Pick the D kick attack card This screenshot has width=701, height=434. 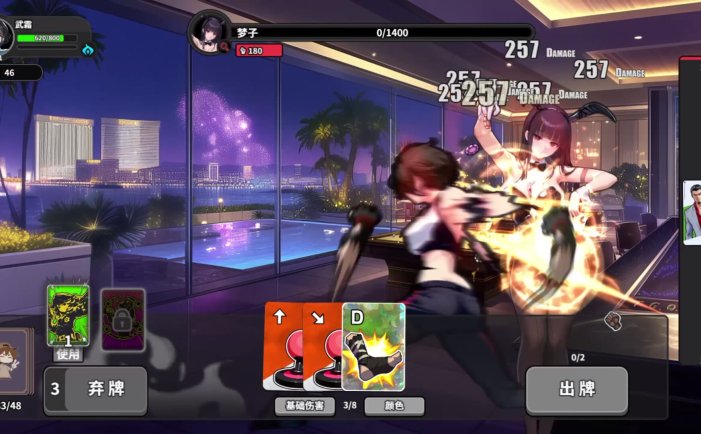click(374, 345)
